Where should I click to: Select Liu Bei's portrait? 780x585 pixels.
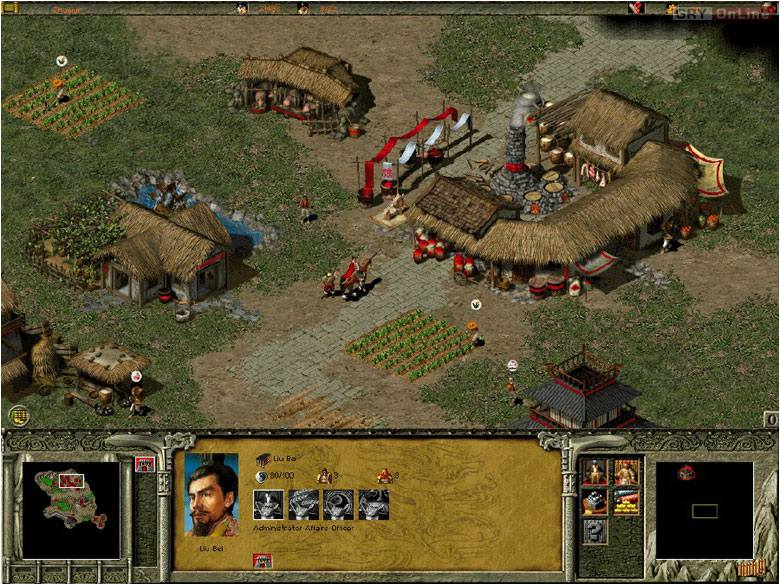click(213, 495)
